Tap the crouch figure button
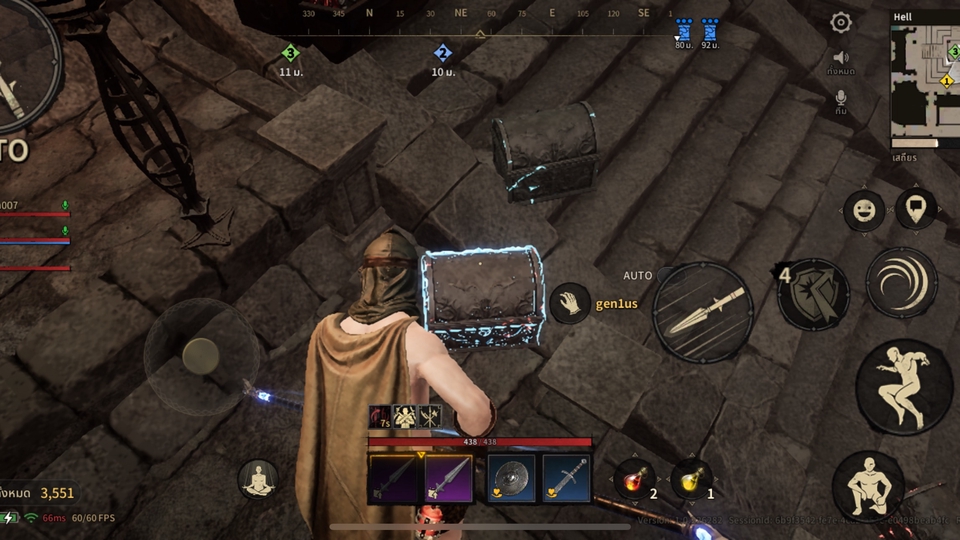Viewport: 960px width, 540px height. (868, 487)
